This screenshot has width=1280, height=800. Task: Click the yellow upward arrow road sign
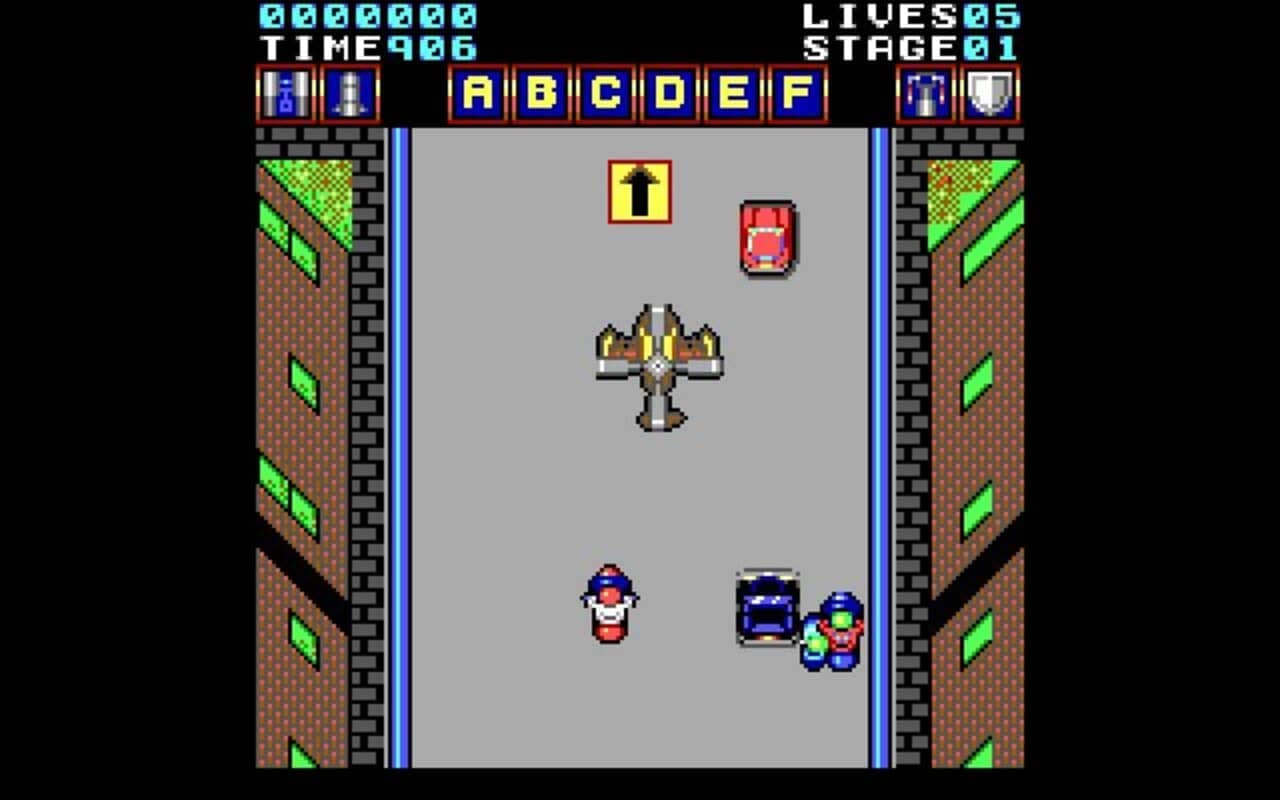point(640,190)
